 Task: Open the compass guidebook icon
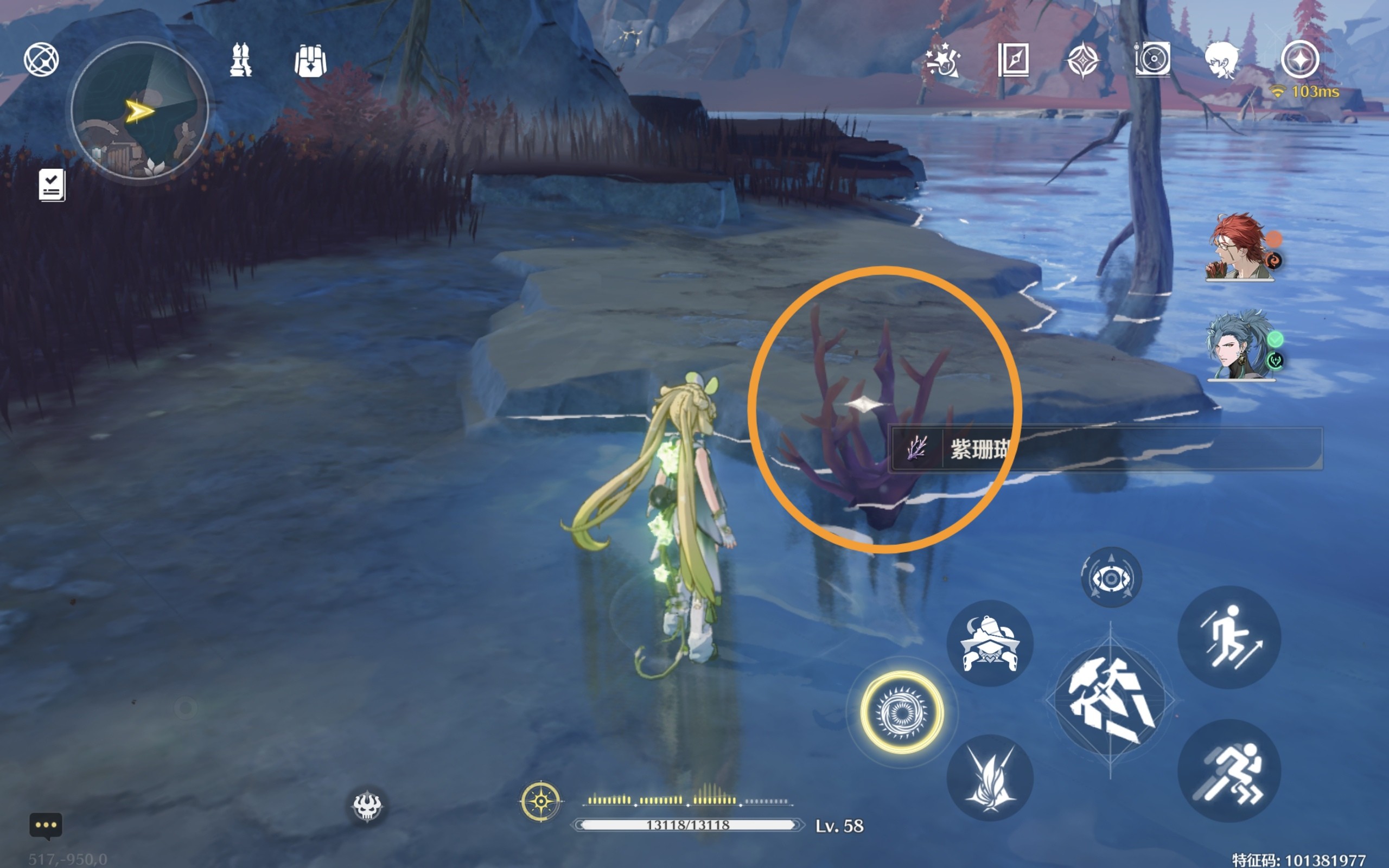pyautogui.click(x=1013, y=60)
